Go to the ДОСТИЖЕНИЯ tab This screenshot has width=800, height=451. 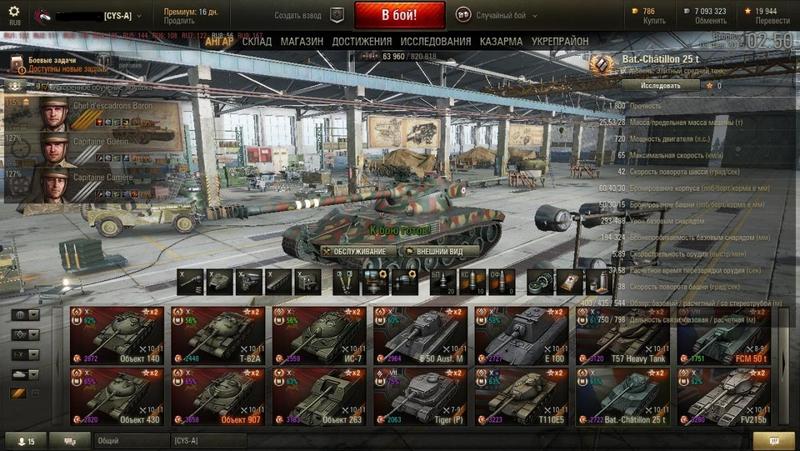pyautogui.click(x=362, y=42)
